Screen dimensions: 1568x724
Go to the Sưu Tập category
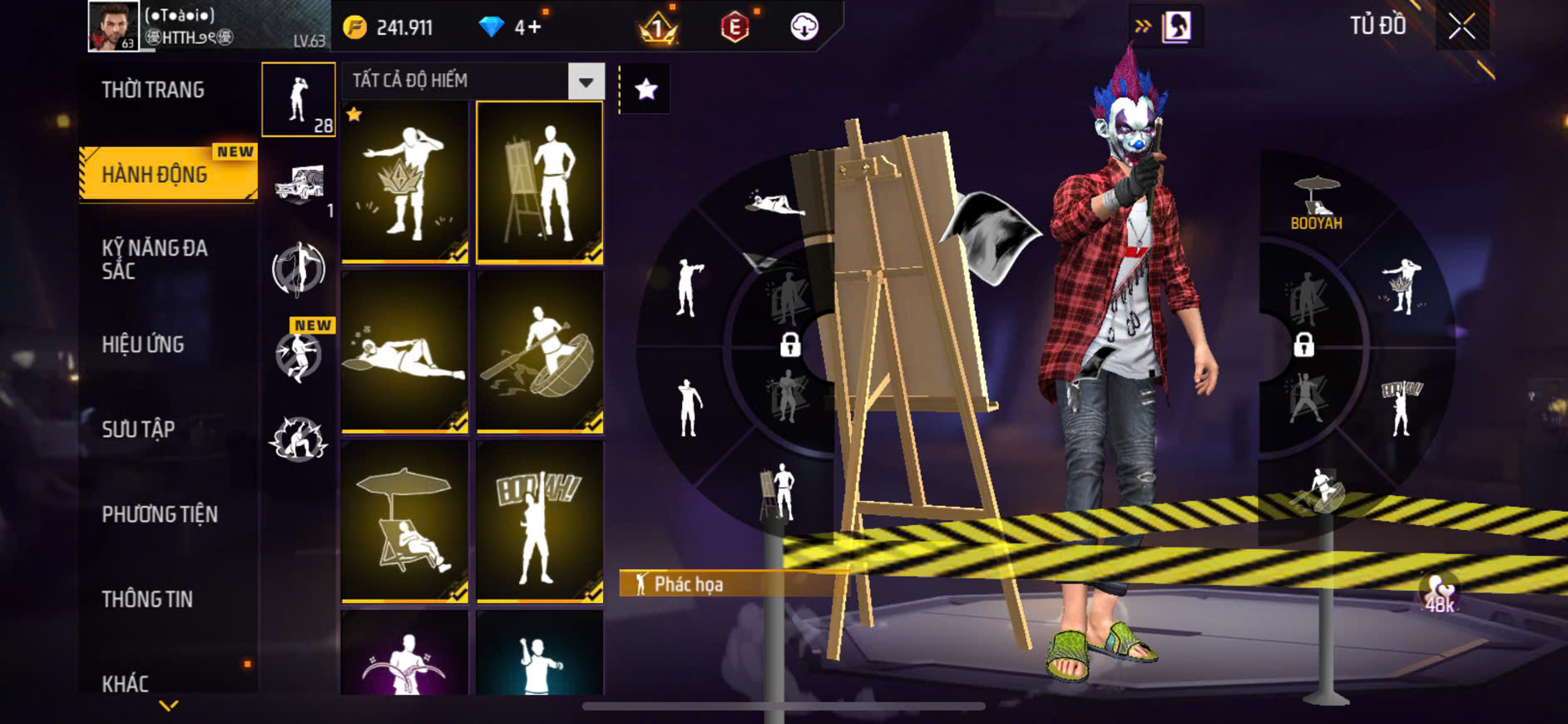(138, 429)
